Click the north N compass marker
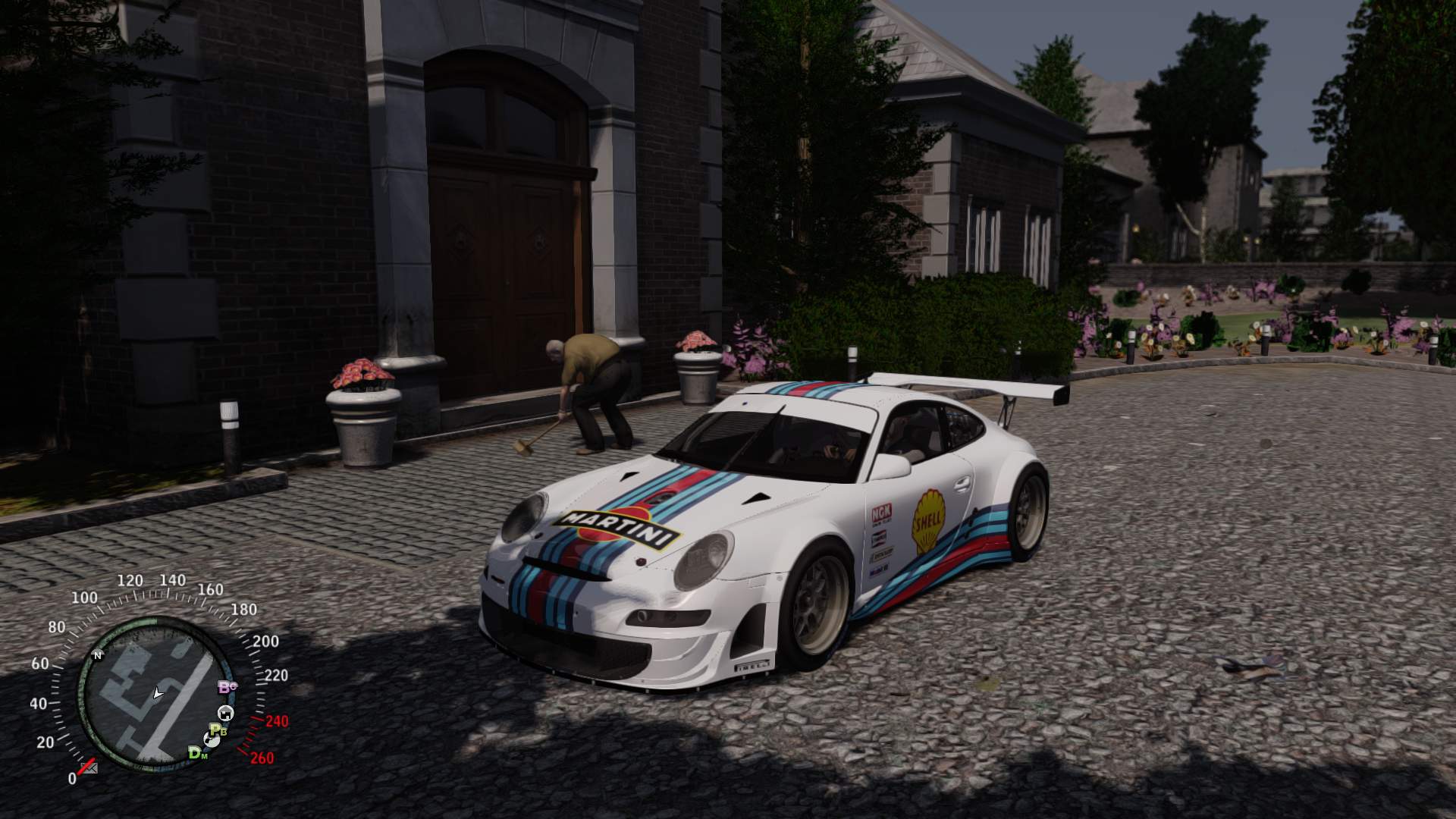Viewport: 1456px width, 819px height. click(x=97, y=655)
